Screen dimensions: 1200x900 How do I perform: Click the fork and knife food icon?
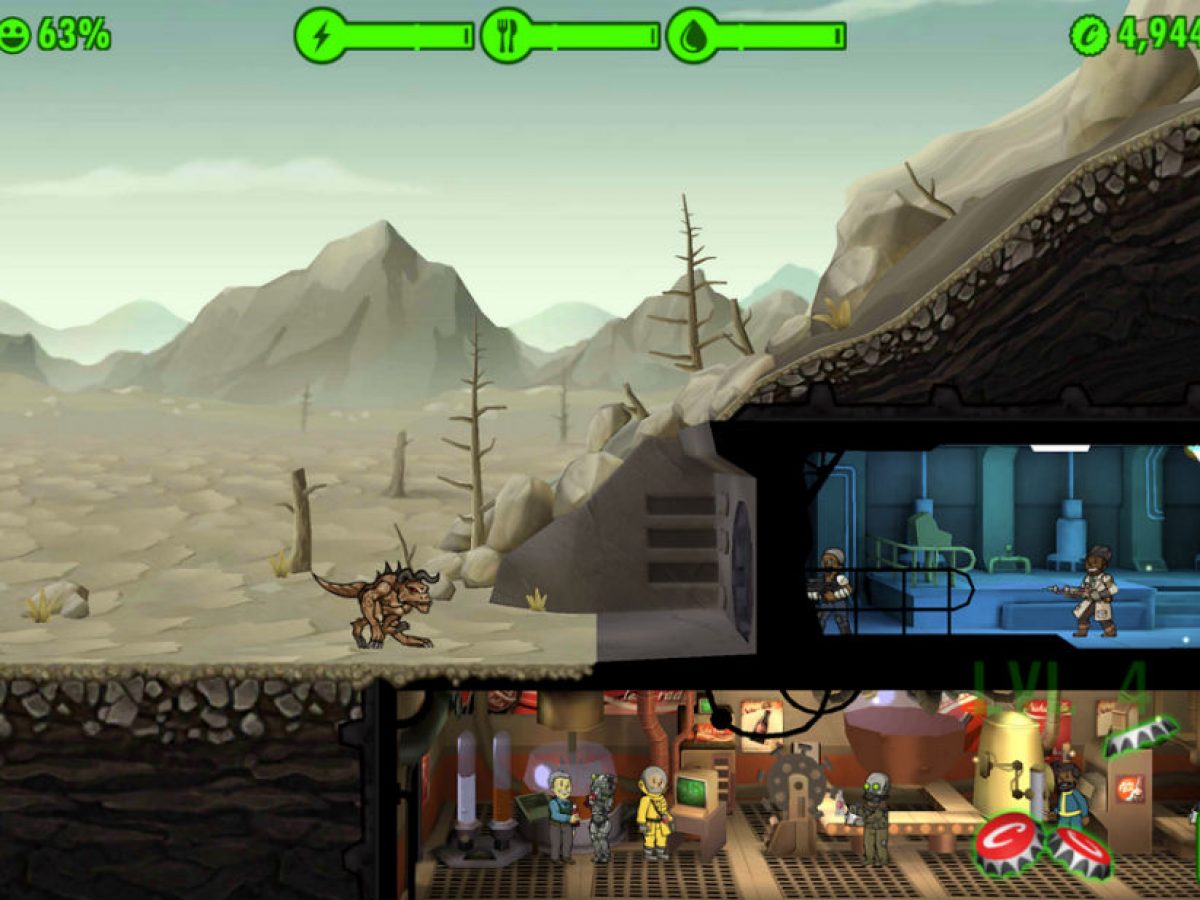(x=506, y=36)
